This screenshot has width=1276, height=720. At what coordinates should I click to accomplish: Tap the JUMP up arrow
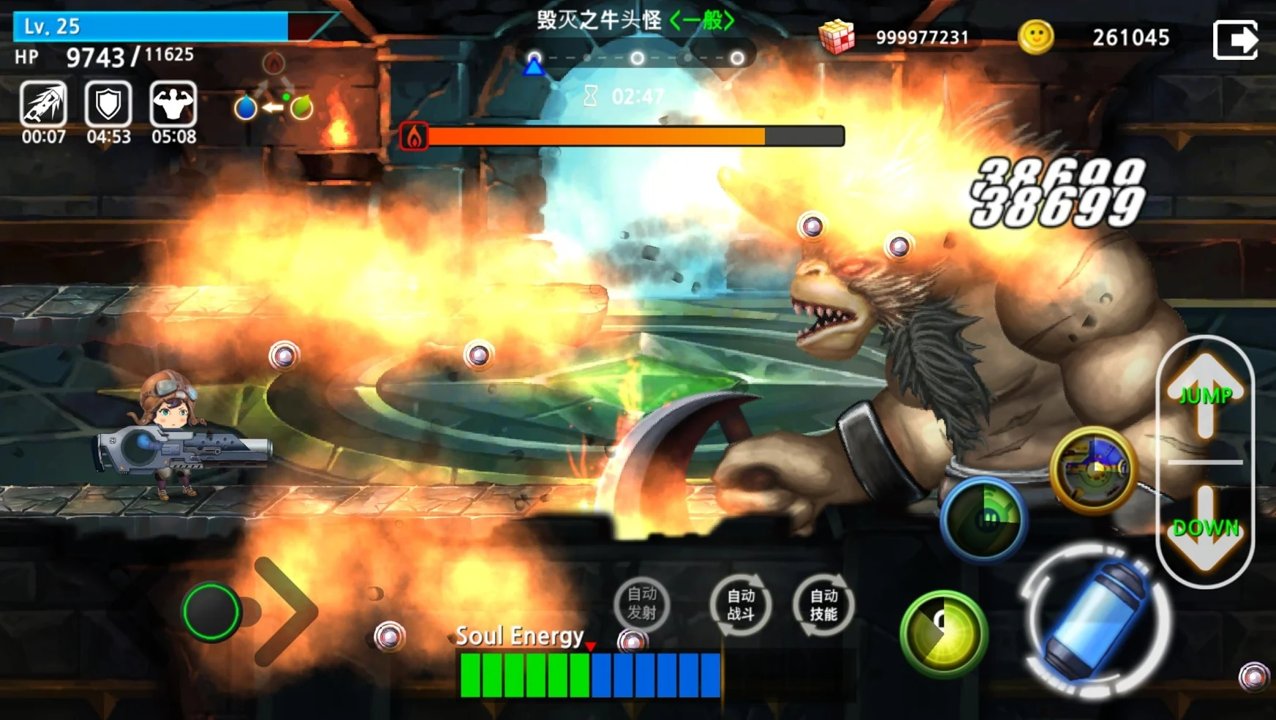point(1204,394)
